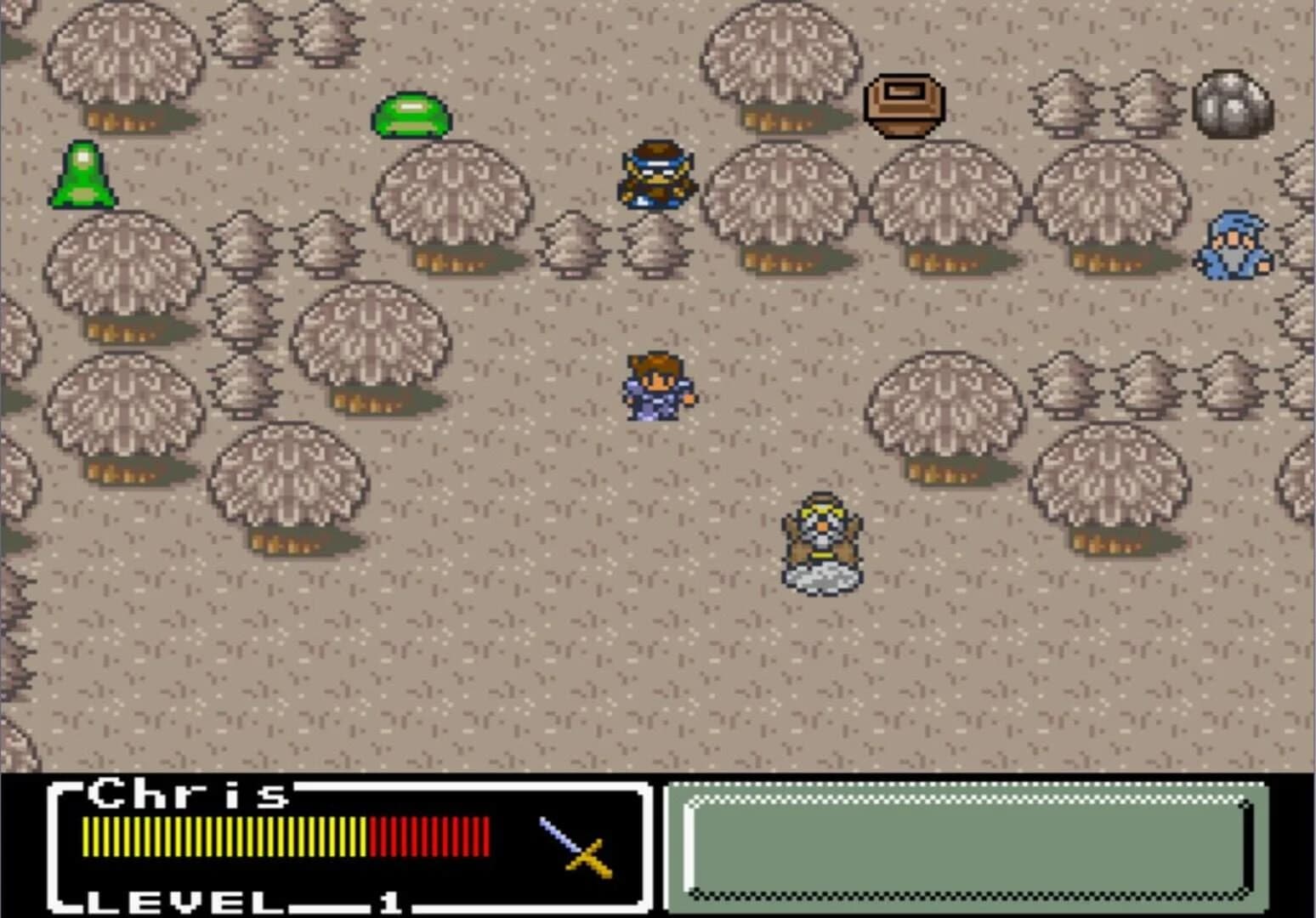
Task: Select the Chris name label in status box
Action: point(185,793)
